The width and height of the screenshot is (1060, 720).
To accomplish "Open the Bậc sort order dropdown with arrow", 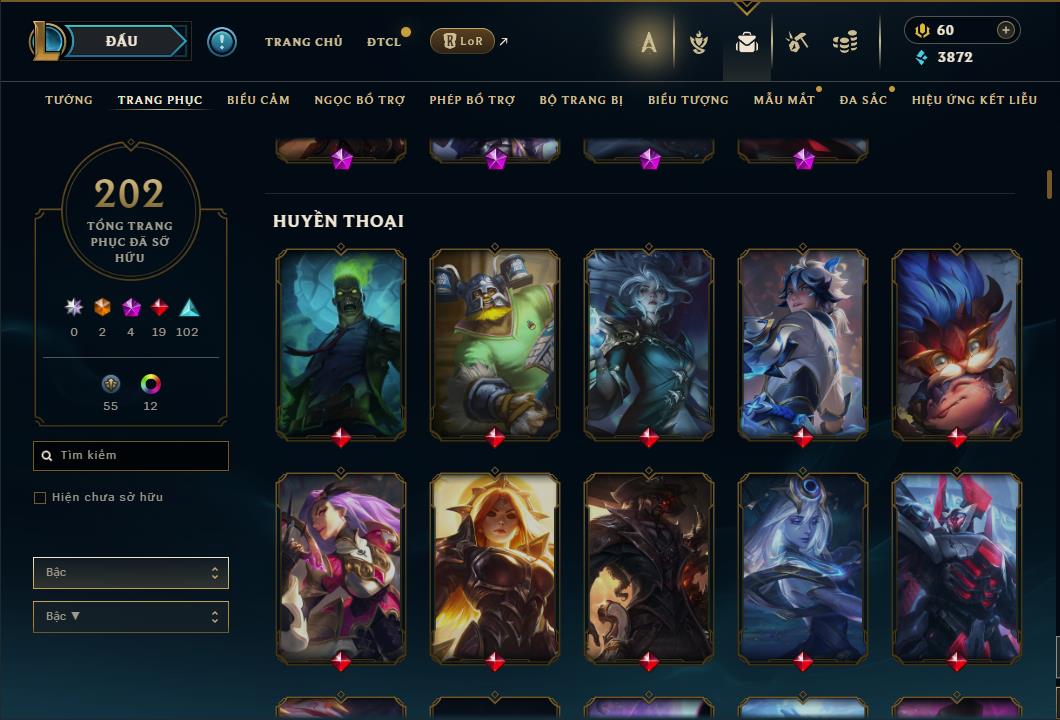I will 131,617.
